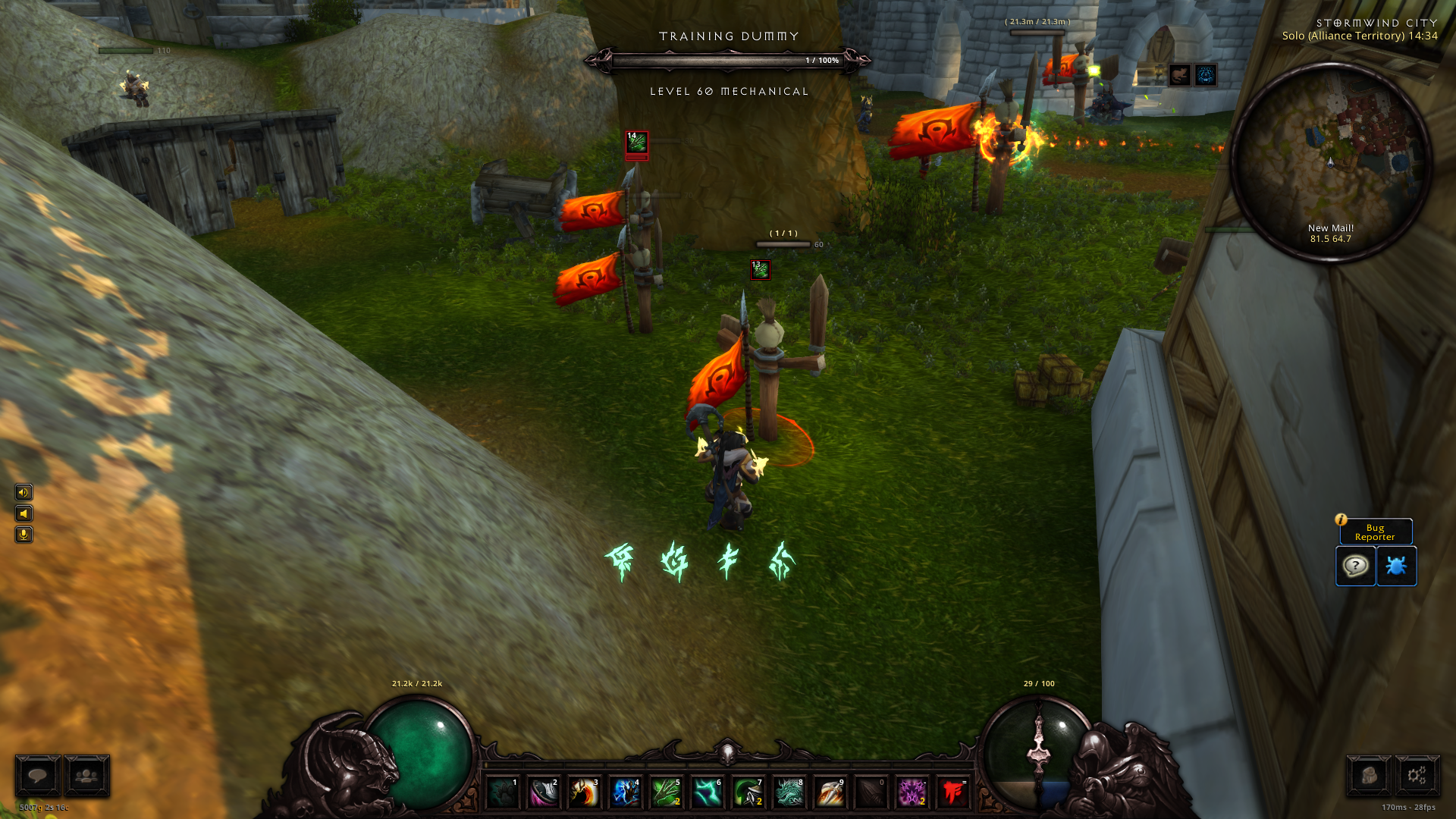Viewport: 1456px width, 819px height.
Task: Select the brown critter buff icon
Action: tap(1179, 75)
